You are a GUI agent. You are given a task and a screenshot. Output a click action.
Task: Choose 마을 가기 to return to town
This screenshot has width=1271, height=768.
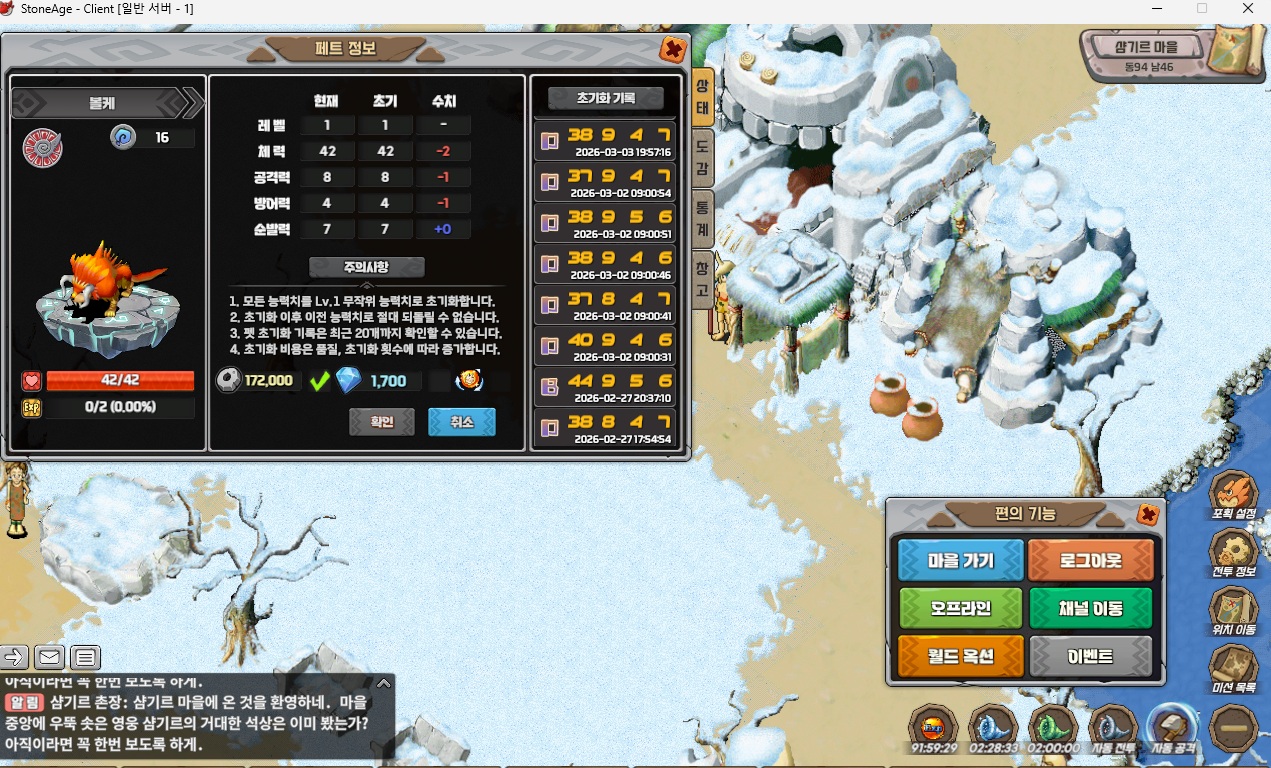click(x=960, y=560)
